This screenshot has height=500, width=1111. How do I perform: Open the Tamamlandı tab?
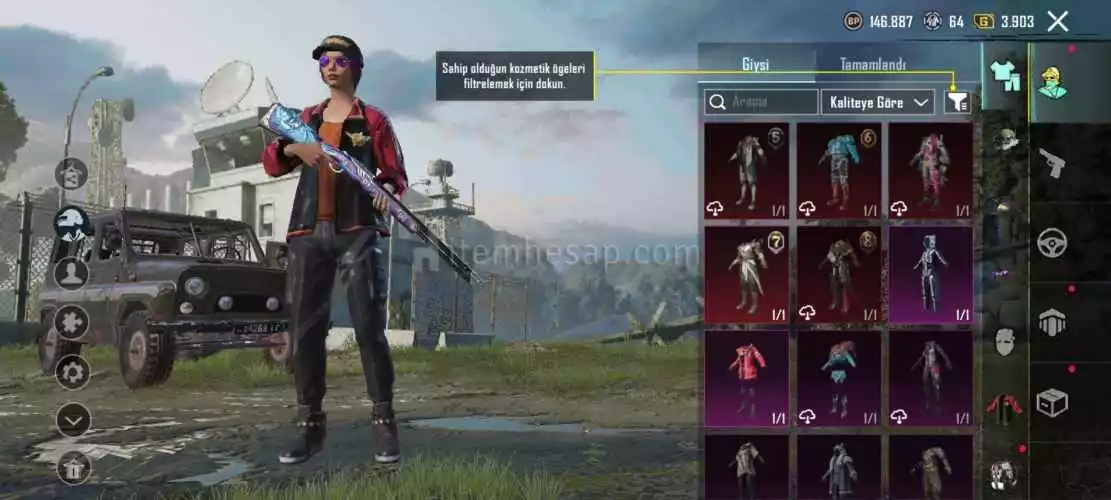pyautogui.click(x=872, y=65)
